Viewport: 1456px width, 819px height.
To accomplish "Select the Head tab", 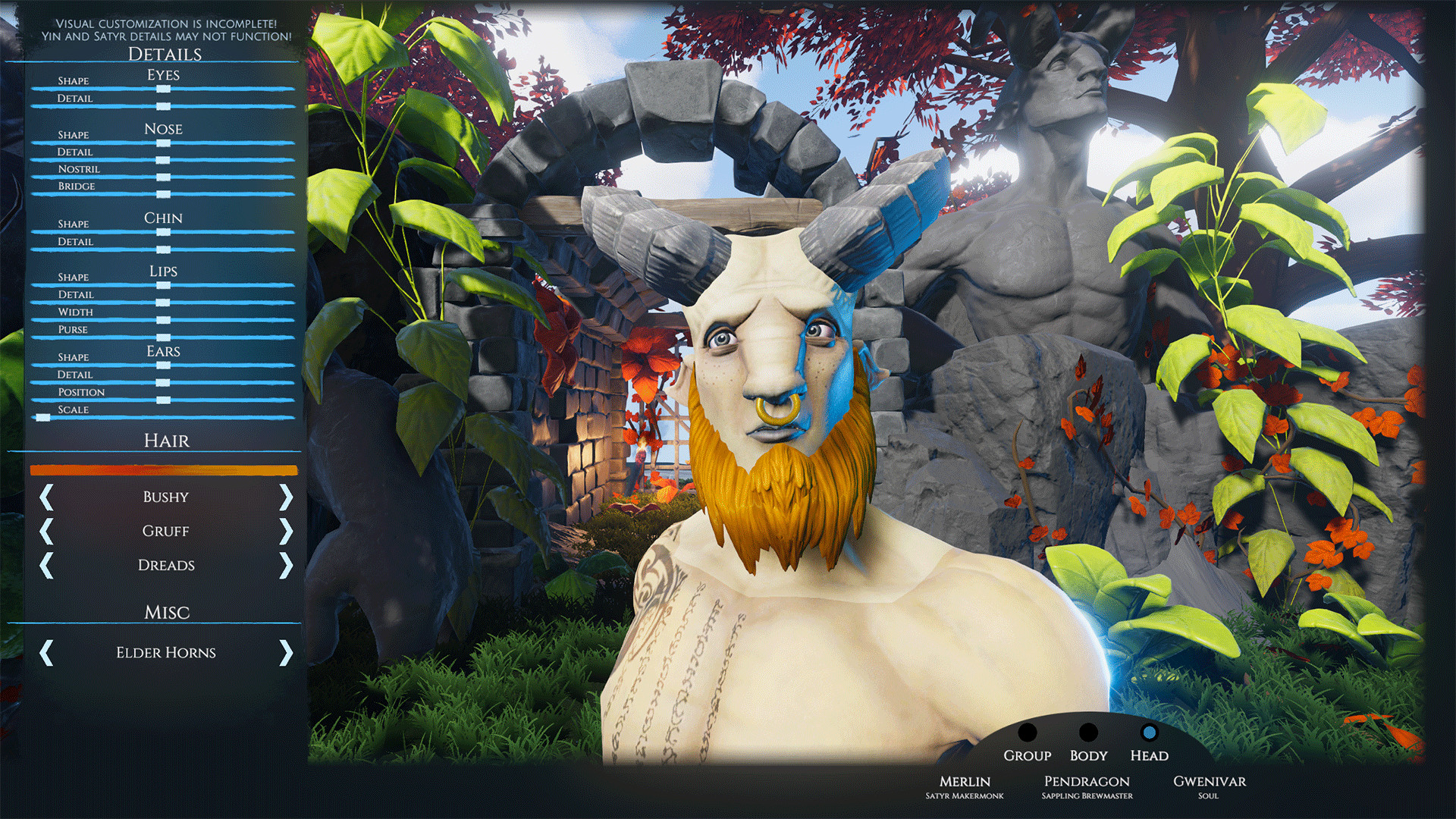I will (1149, 733).
